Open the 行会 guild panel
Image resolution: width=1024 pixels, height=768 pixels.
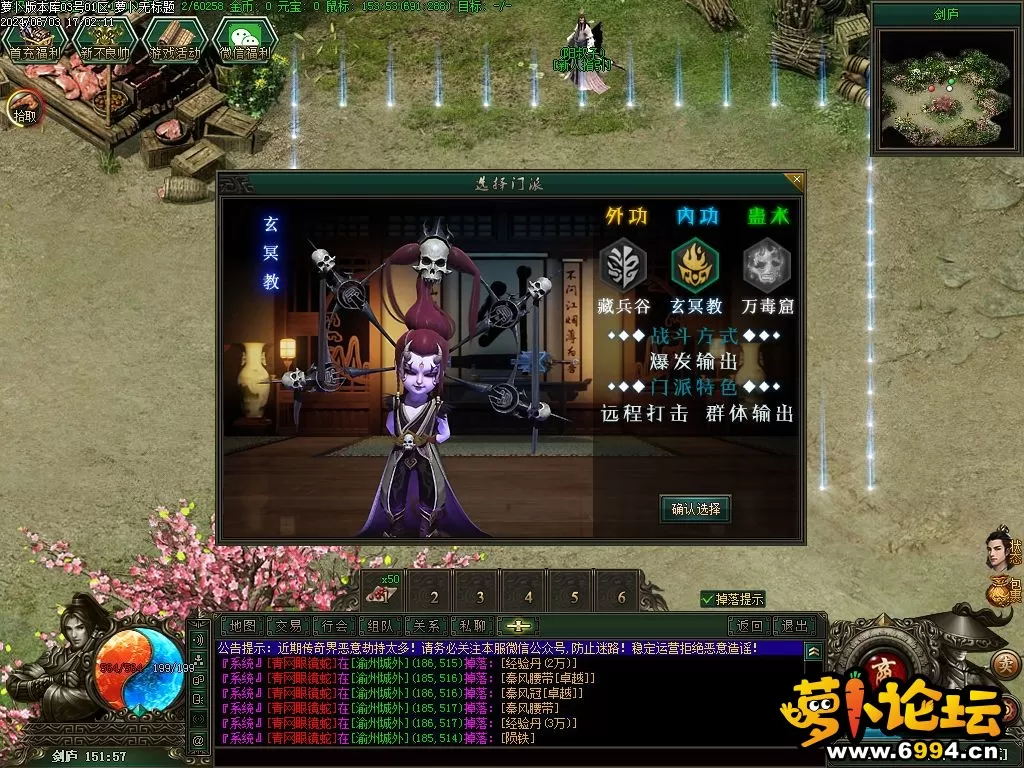pyautogui.click(x=335, y=626)
